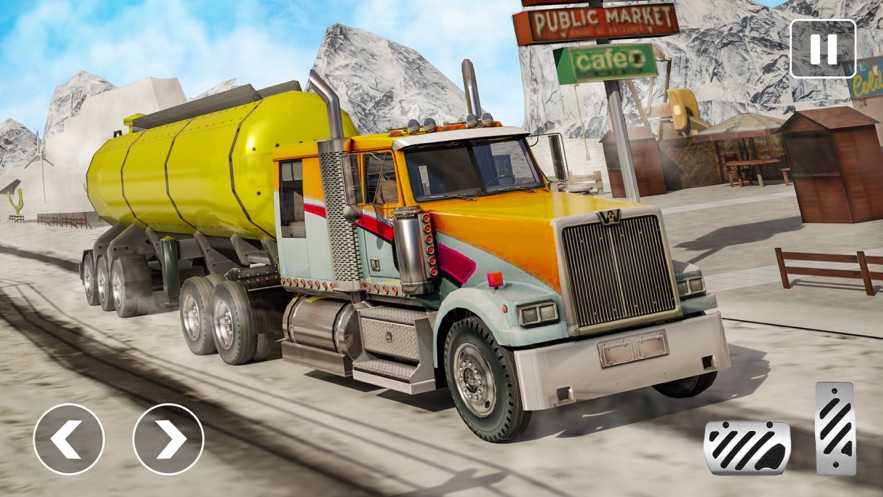Hit the tall accelerator pedal
883x497 pixels.
pyautogui.click(x=835, y=428)
